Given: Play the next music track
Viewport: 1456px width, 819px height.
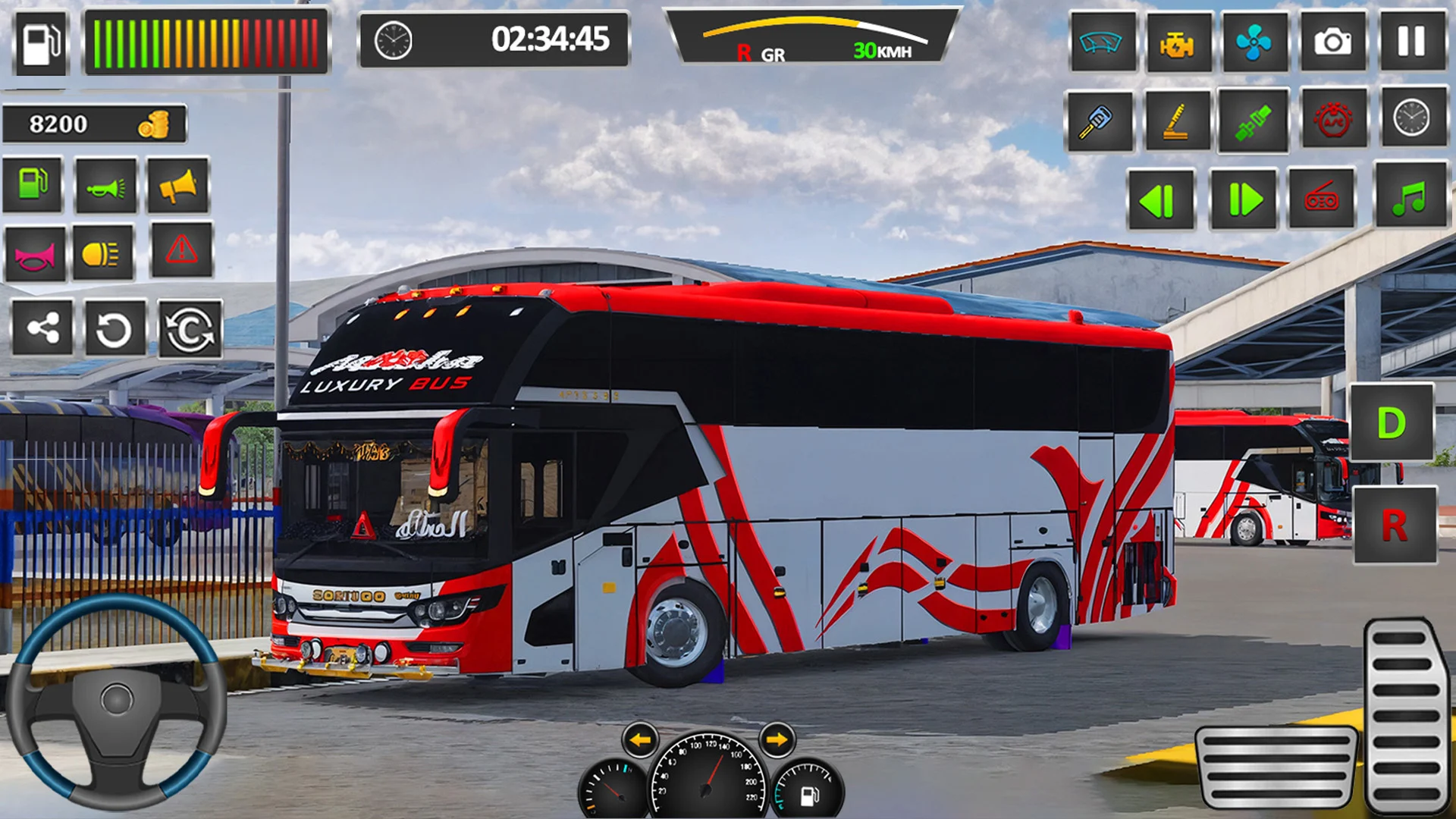Looking at the screenshot, I should point(1244,200).
